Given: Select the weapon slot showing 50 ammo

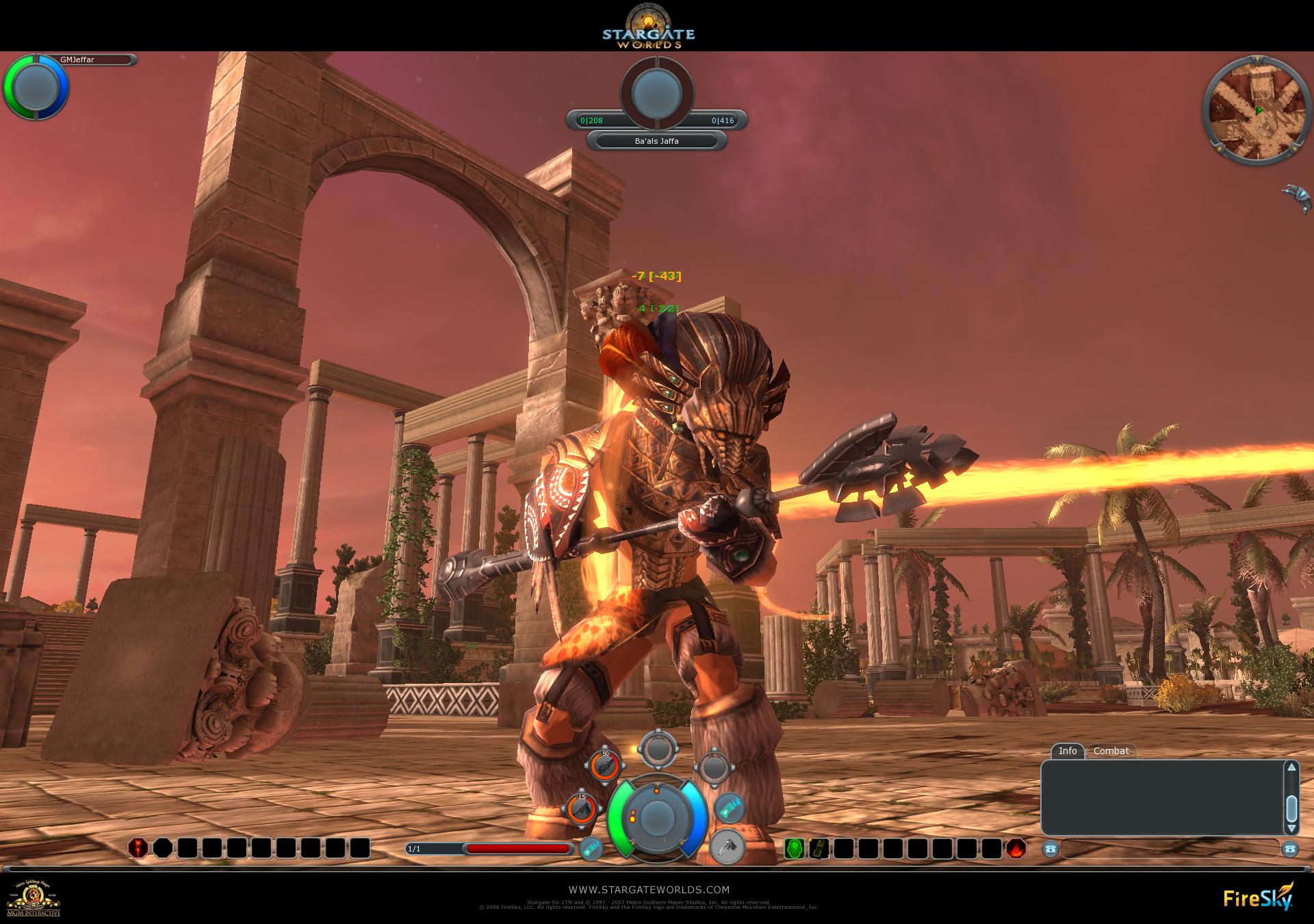Looking at the screenshot, I should (604, 765).
